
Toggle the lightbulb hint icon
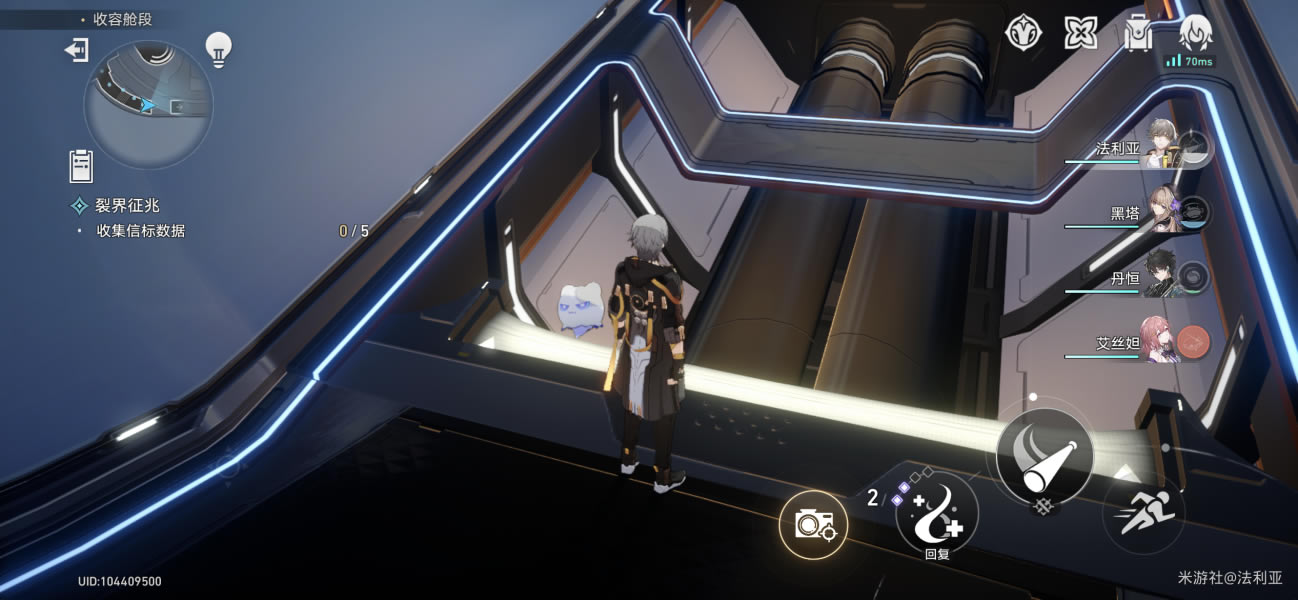218,47
